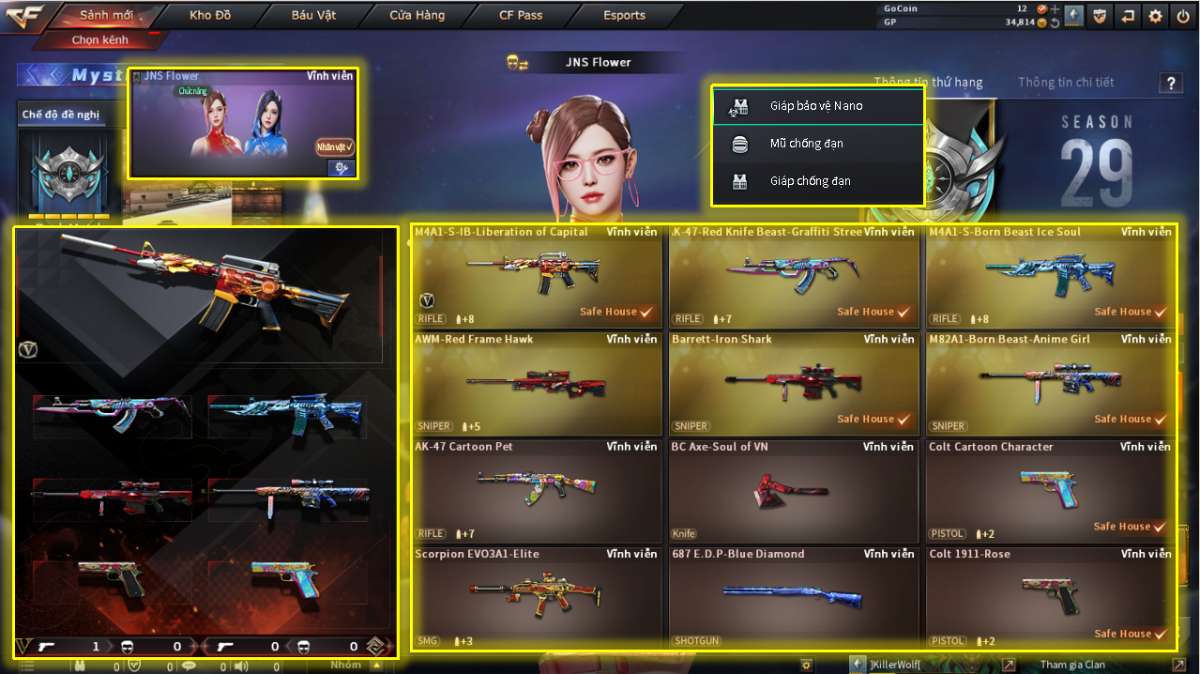Screen dimensions: 1200x674
Task: Click the power exit icon
Action: (1183, 16)
